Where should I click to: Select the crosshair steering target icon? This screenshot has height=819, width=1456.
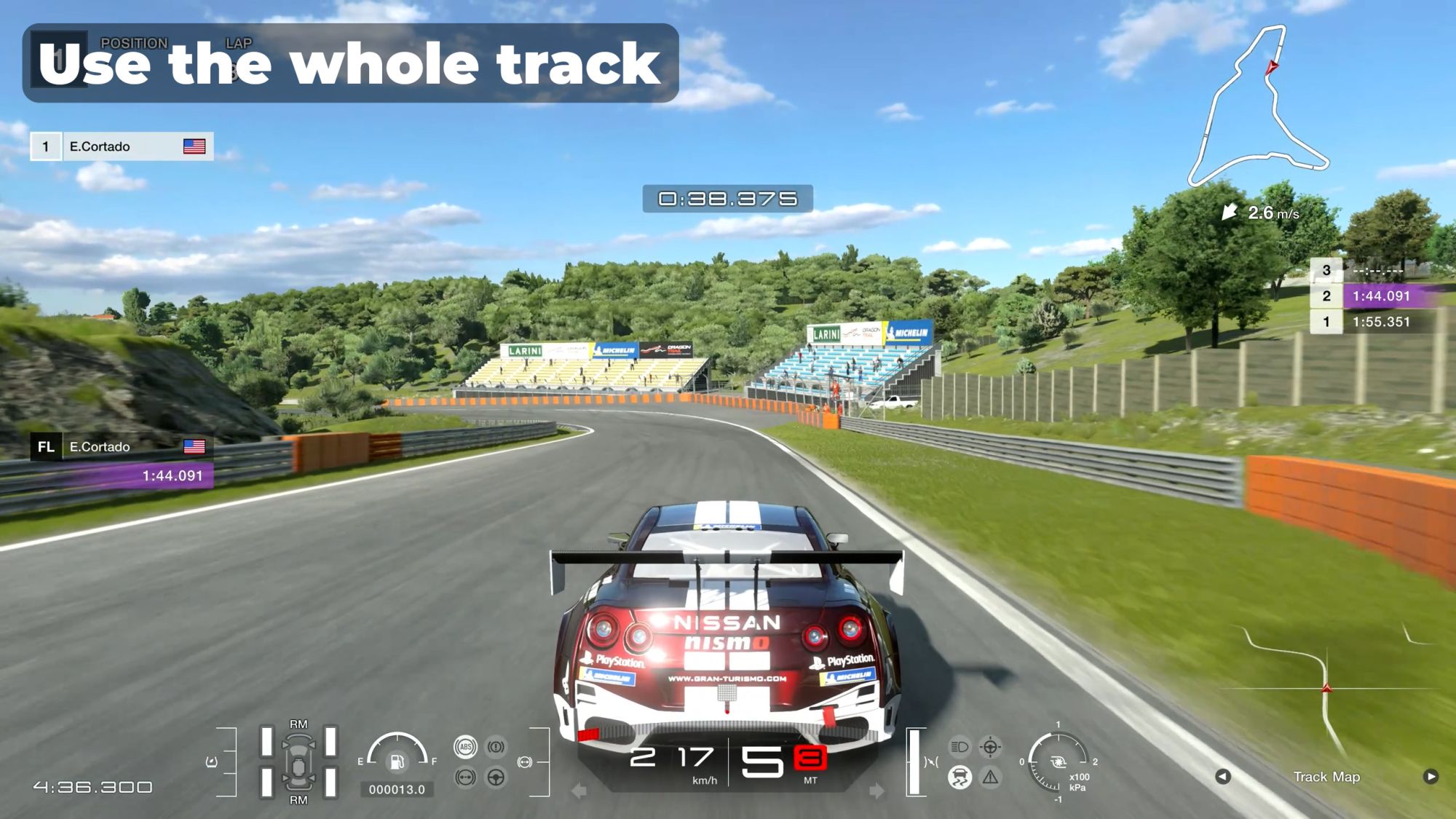click(990, 747)
